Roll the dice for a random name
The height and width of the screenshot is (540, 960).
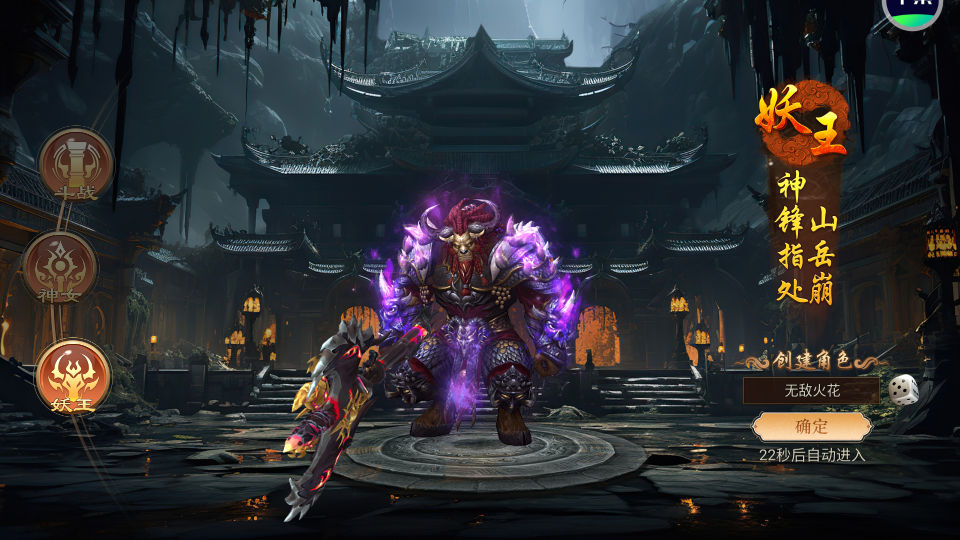[x=903, y=388]
